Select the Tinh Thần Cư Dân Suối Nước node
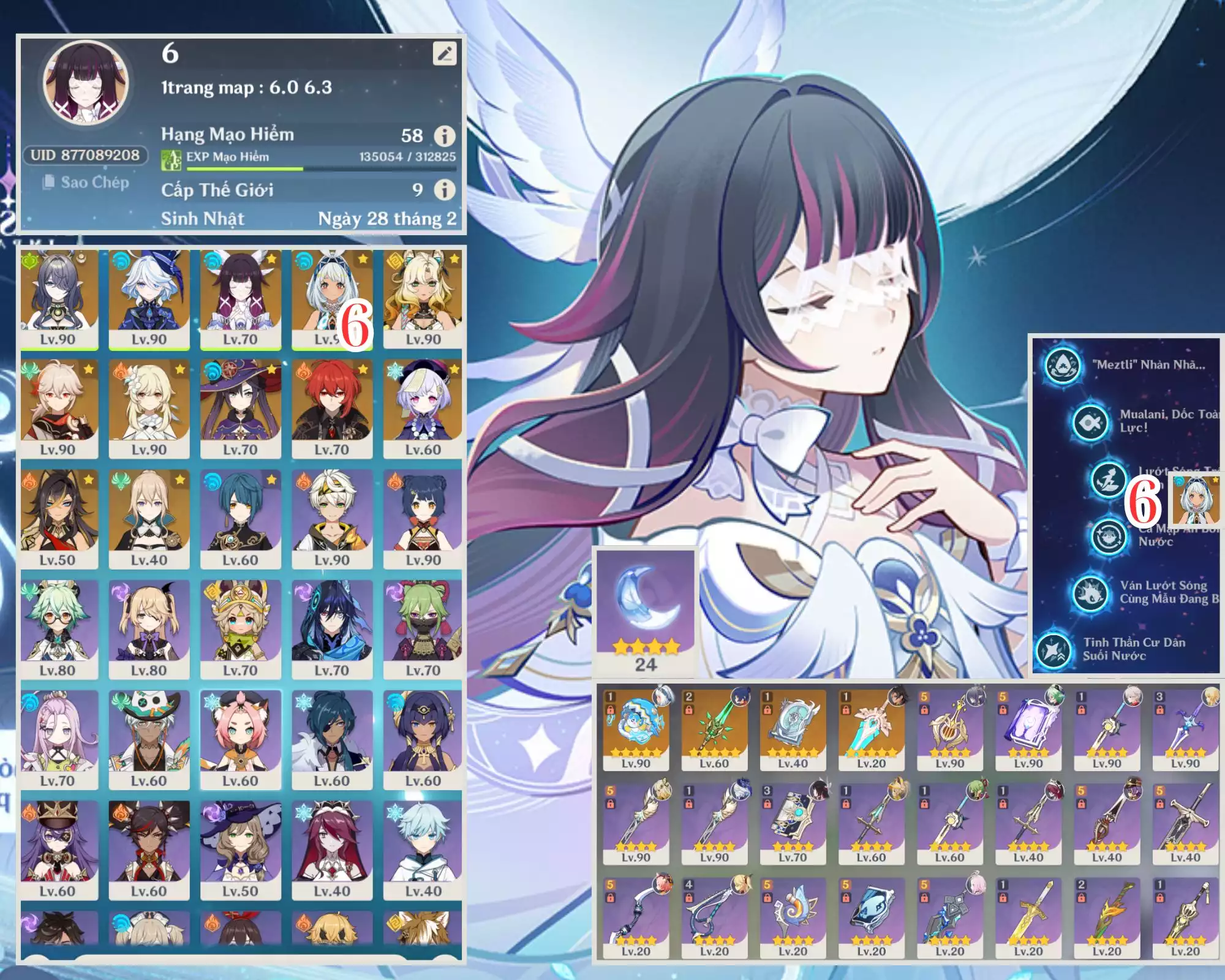Image resolution: width=1225 pixels, height=980 pixels. click(x=1053, y=650)
